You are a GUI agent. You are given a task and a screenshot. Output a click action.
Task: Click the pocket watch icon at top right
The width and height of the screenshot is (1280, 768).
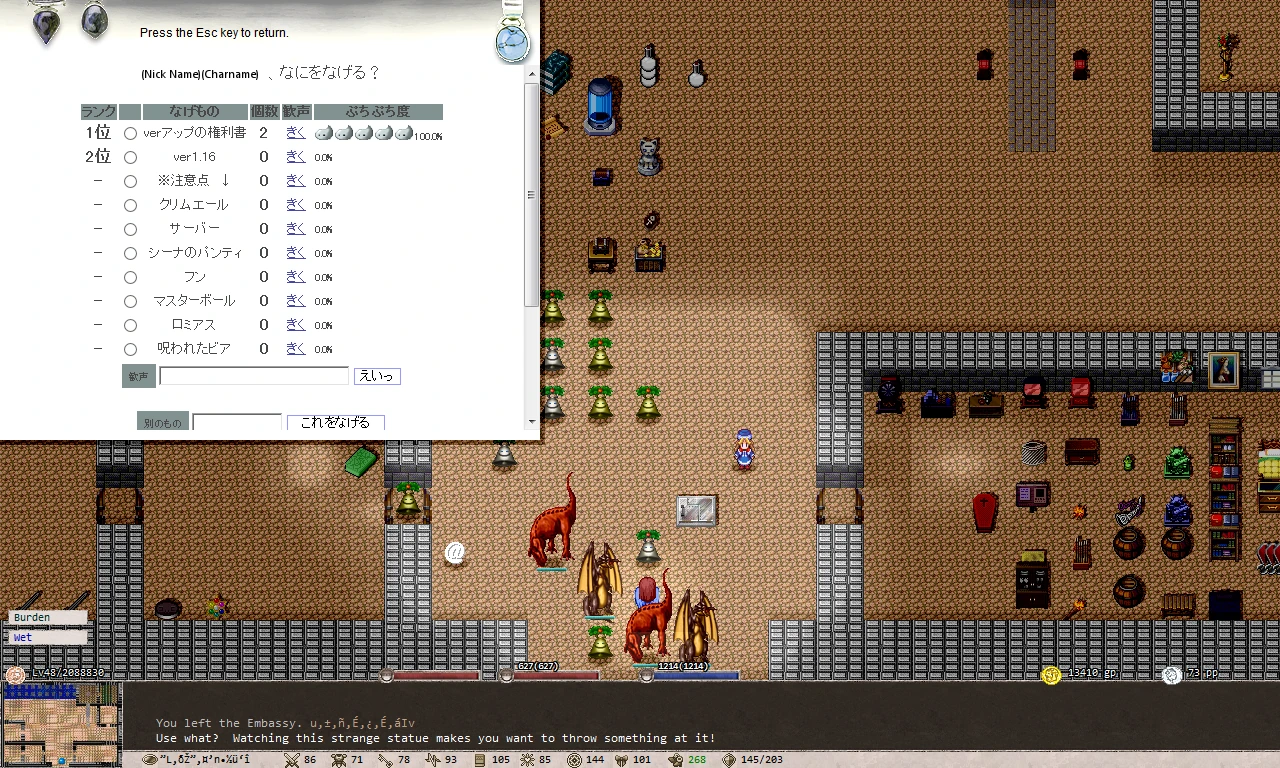(x=513, y=42)
